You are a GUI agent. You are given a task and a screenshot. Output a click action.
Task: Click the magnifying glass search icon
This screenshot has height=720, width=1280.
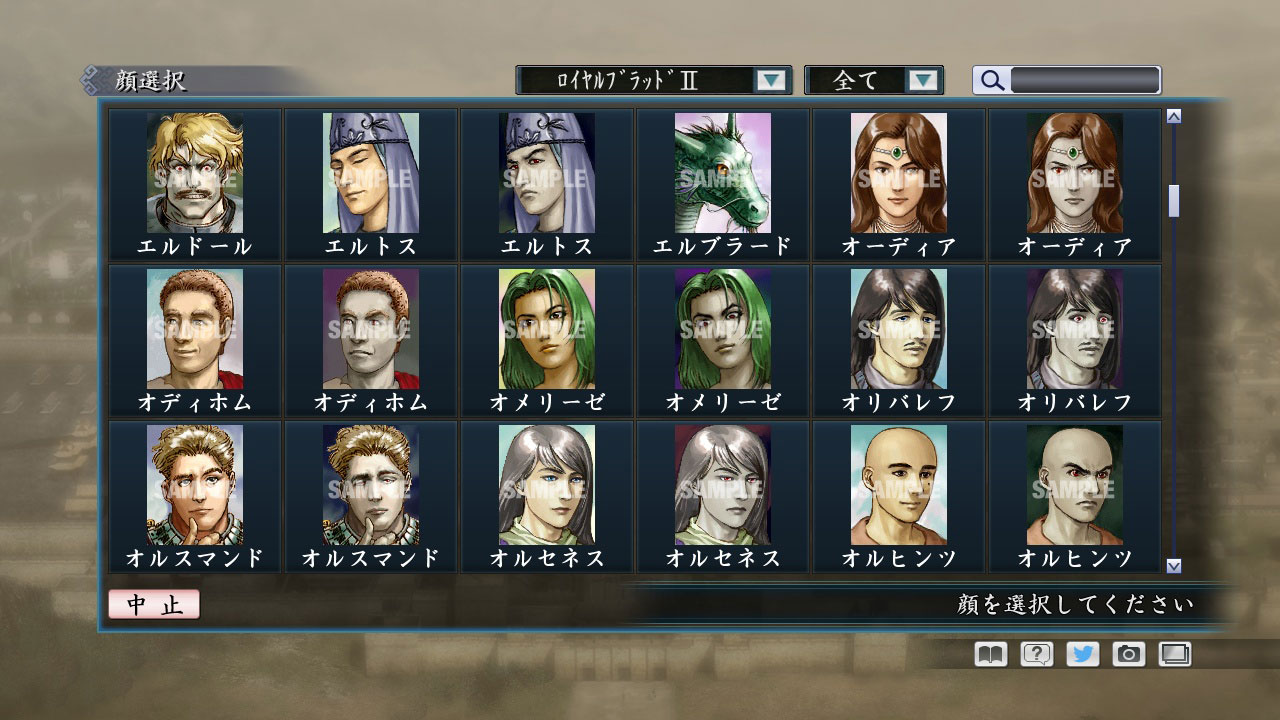[991, 80]
